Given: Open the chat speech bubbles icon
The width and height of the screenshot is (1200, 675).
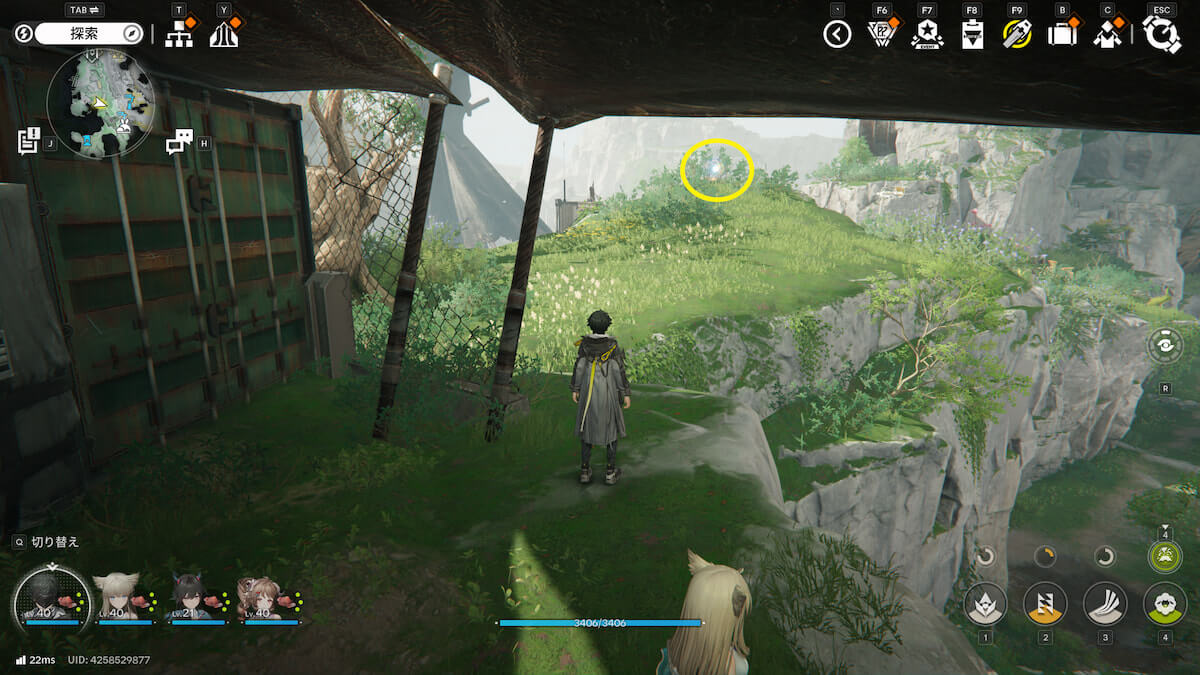Looking at the screenshot, I should click(x=179, y=142).
